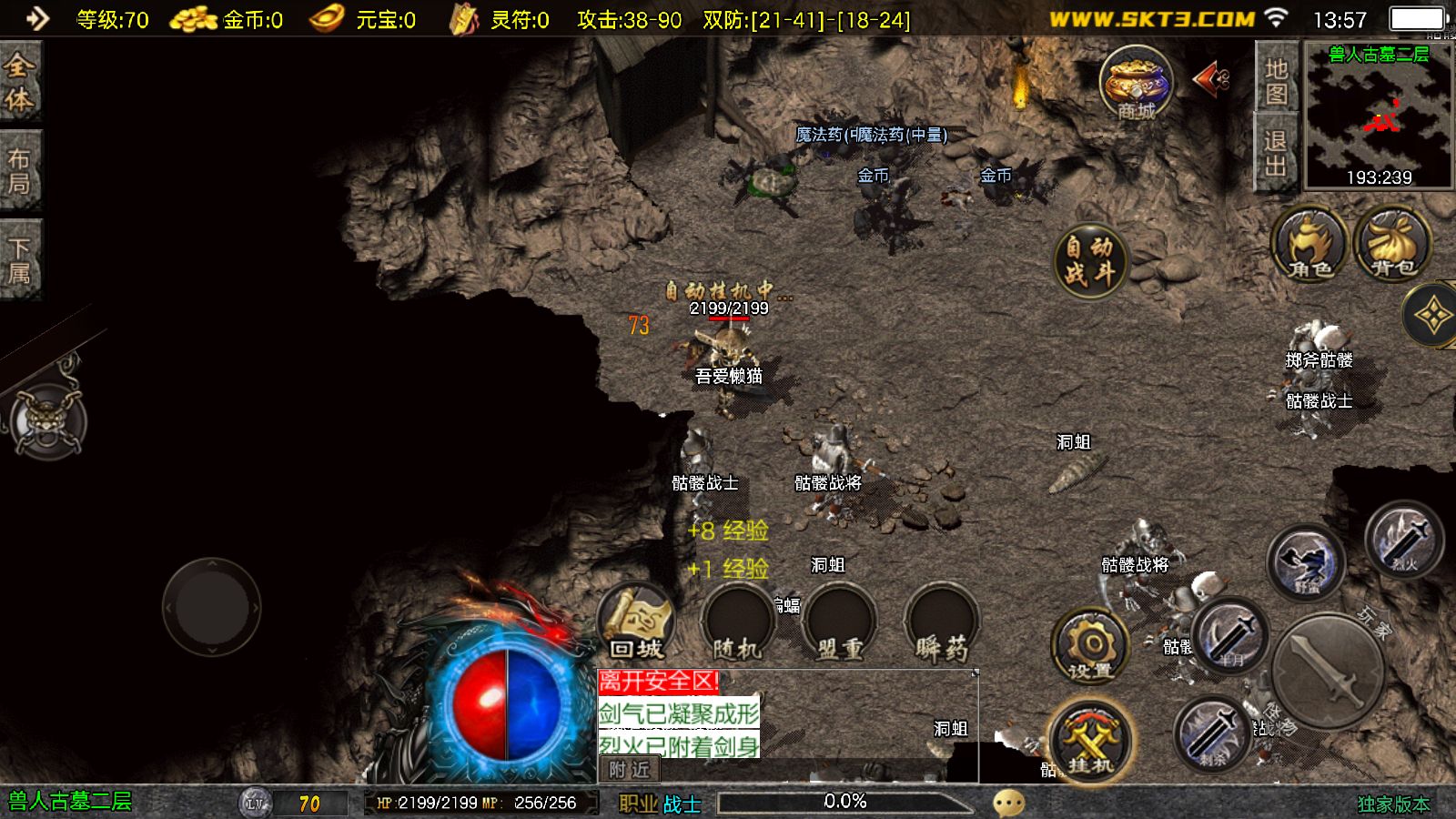Open the chat bubble icon
The width and height of the screenshot is (1456, 819).
[x=1008, y=803]
